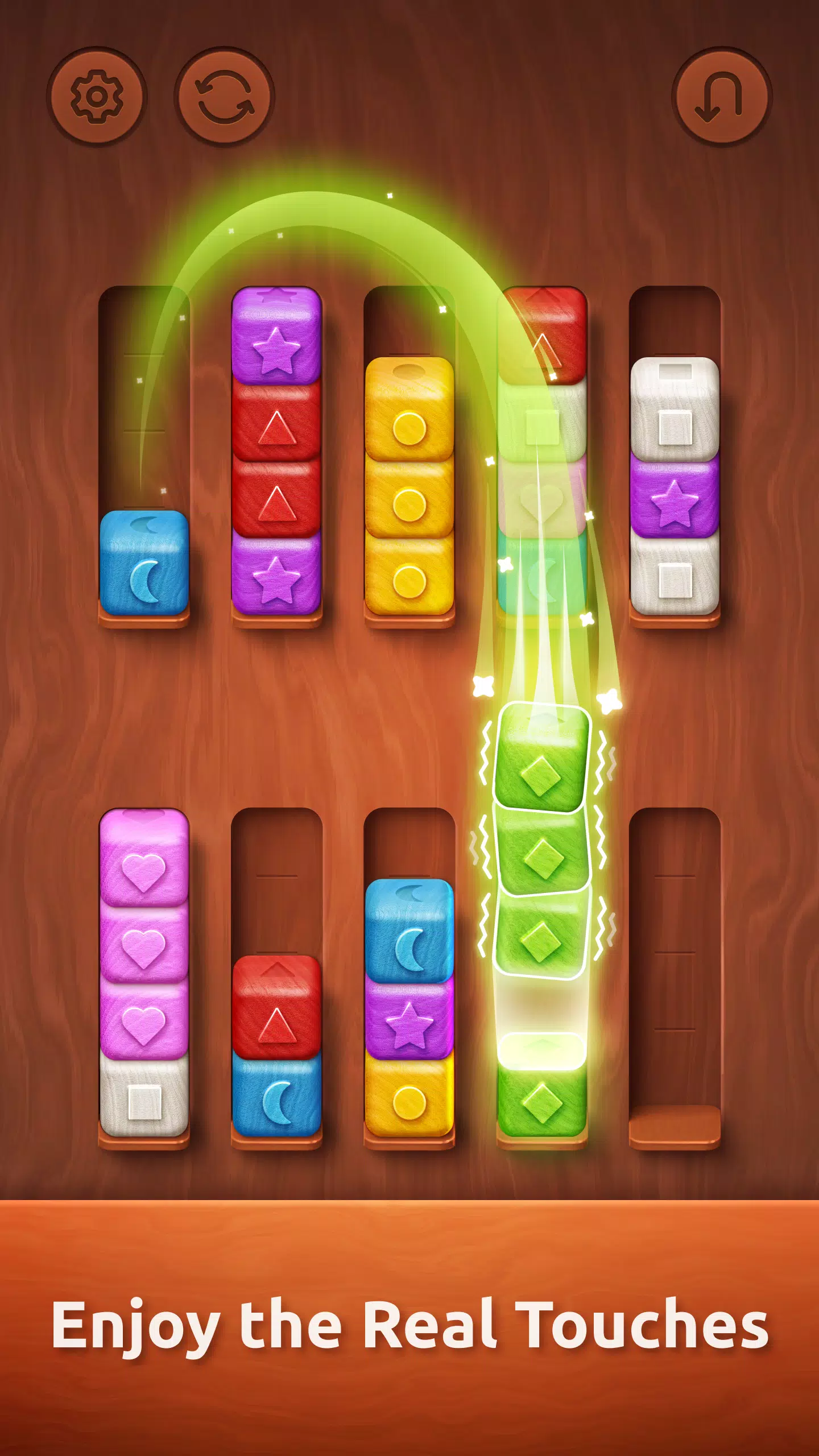The height and width of the screenshot is (1456, 819).
Task: Select the empty slot at the bottom right
Action: tap(674, 967)
